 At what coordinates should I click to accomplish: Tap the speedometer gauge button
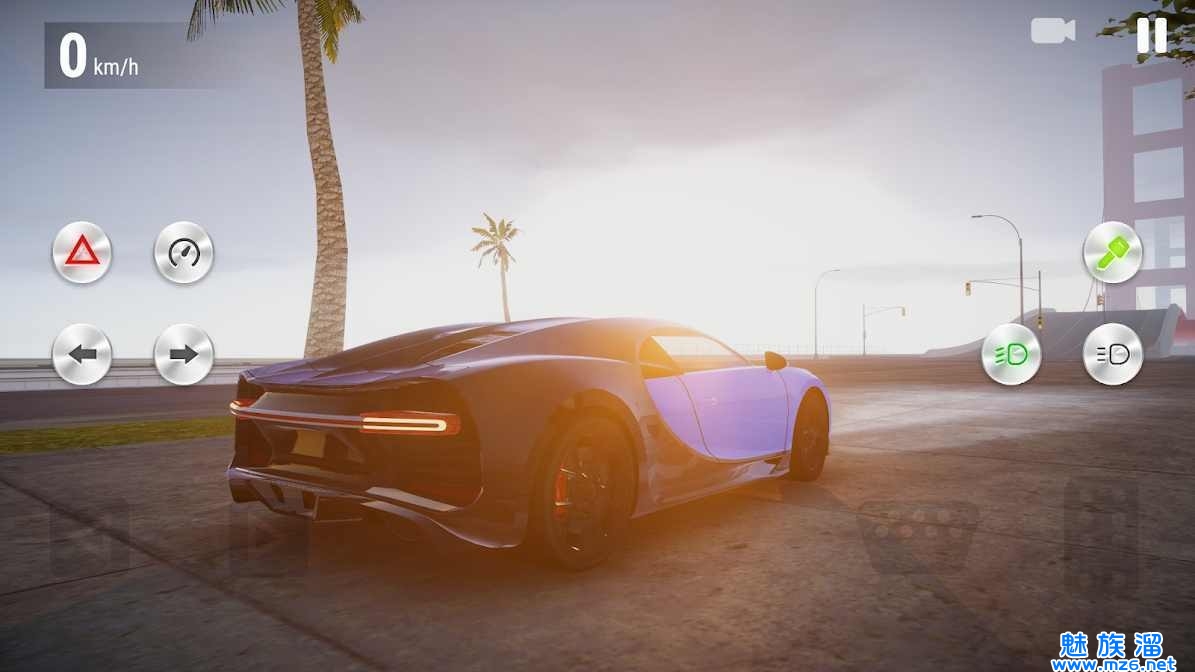coord(184,252)
